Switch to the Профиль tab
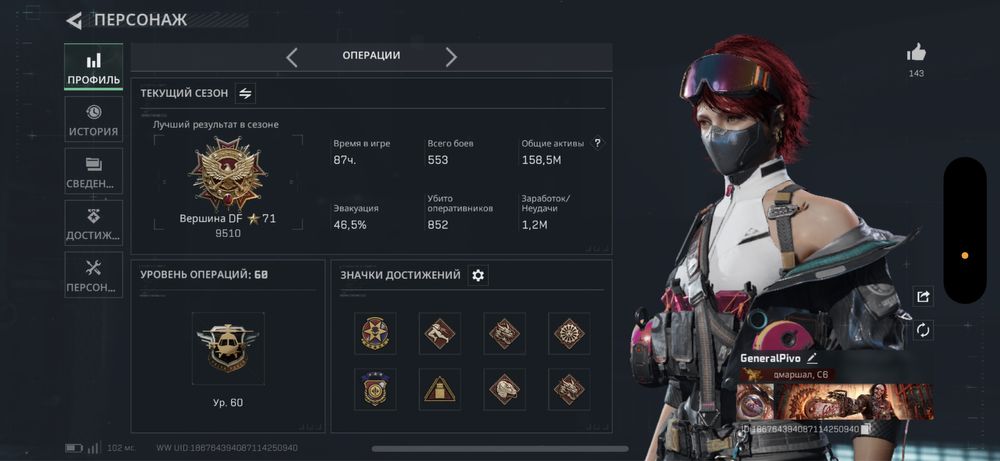This screenshot has height=461, width=1000. click(x=94, y=67)
